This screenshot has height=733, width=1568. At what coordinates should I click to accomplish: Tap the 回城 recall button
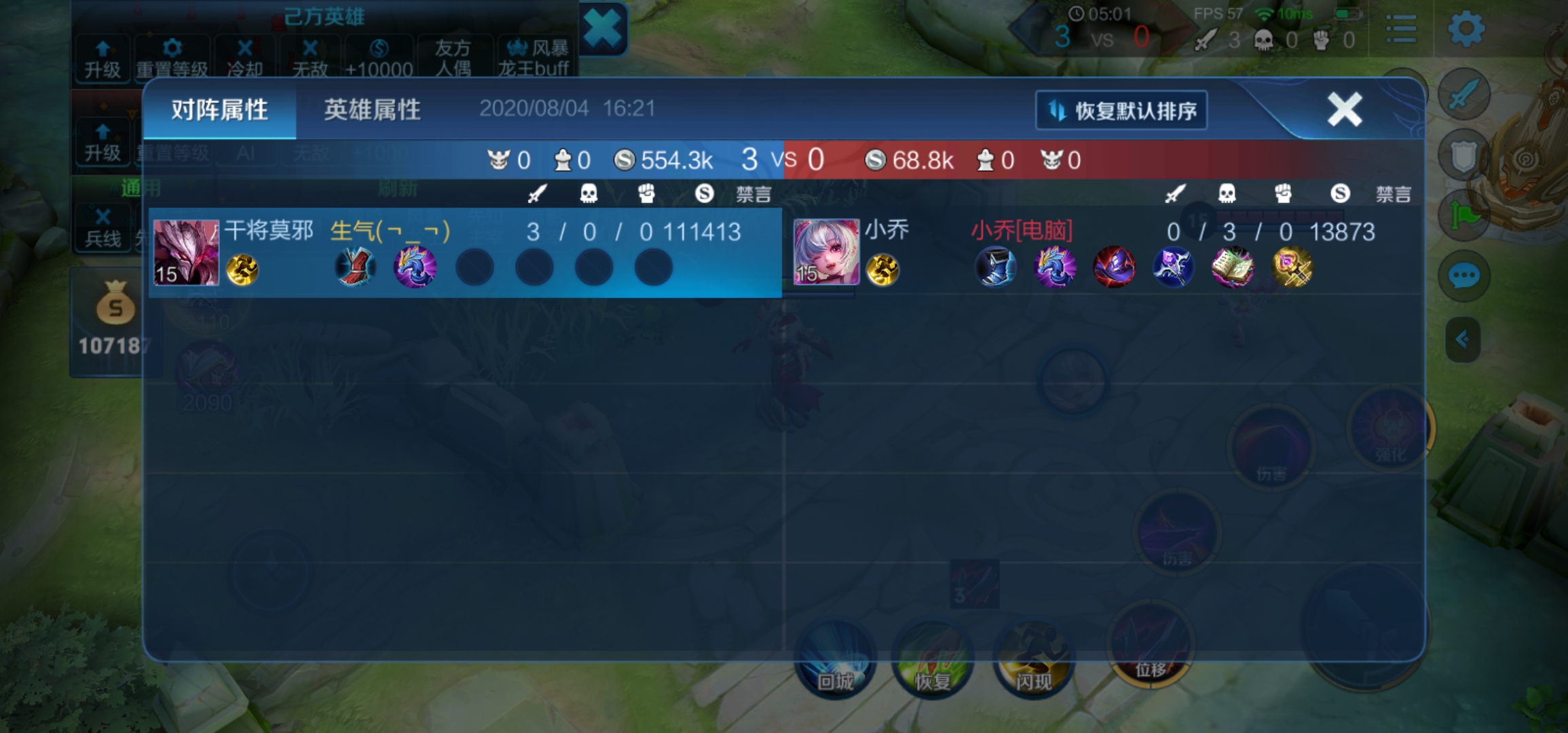(834, 662)
